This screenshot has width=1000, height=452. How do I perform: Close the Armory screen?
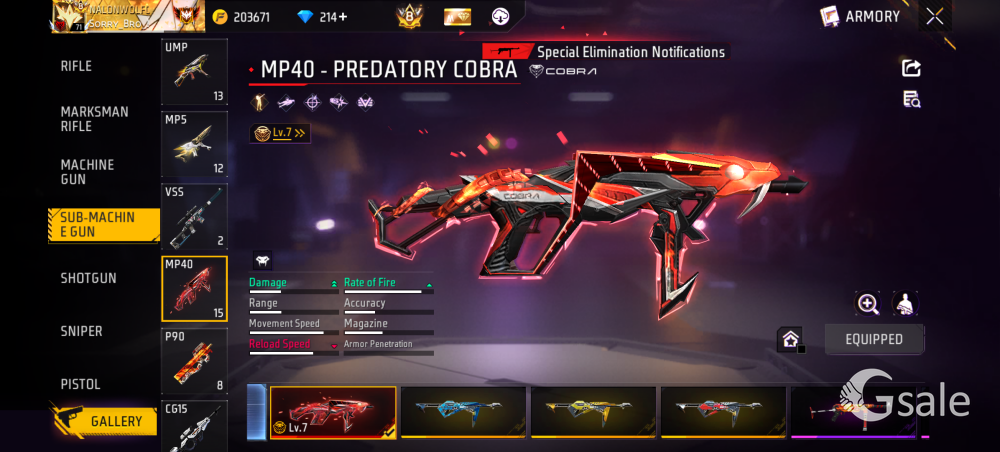934,16
